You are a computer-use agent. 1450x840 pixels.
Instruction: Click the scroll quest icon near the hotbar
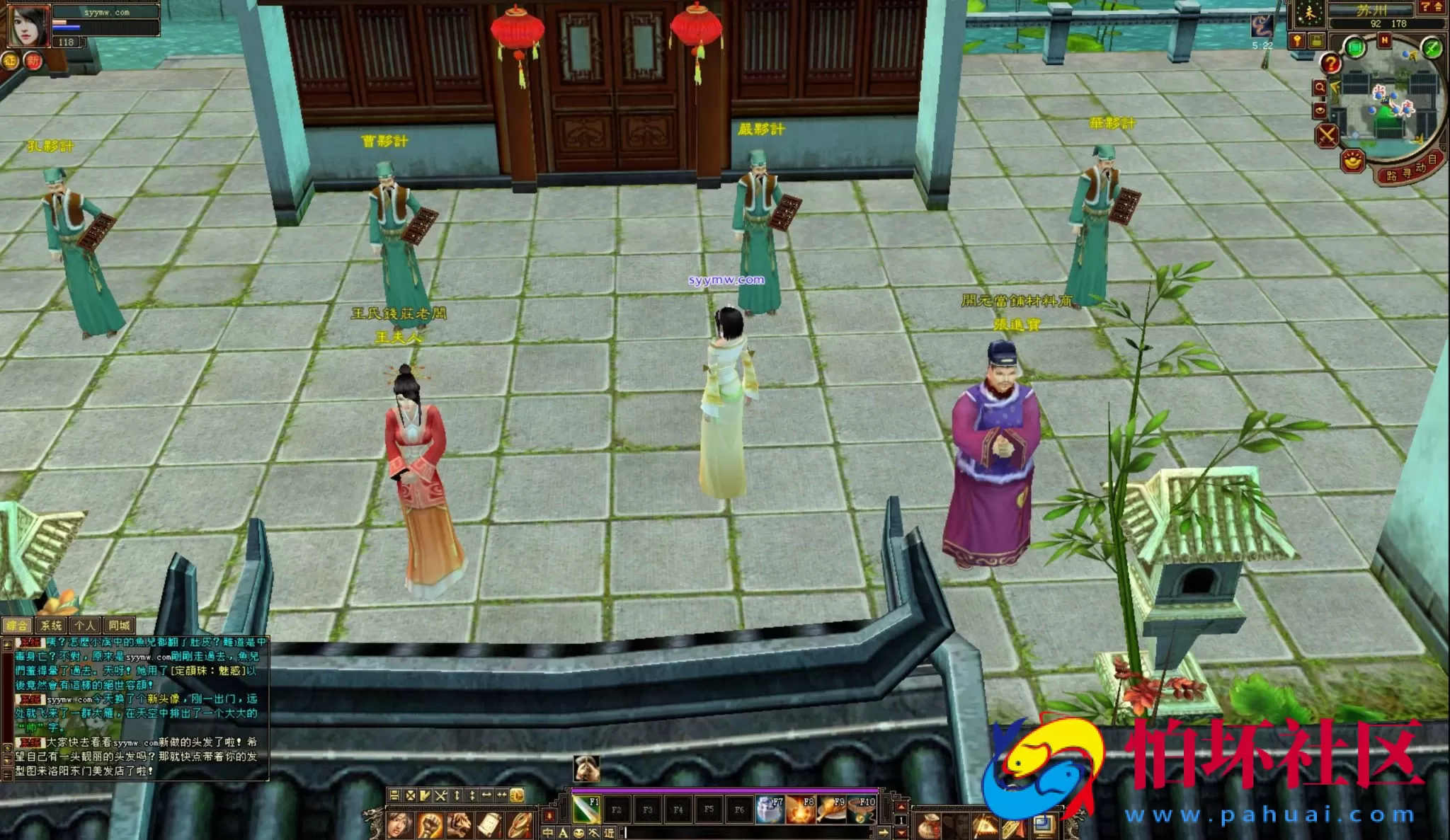(490, 824)
